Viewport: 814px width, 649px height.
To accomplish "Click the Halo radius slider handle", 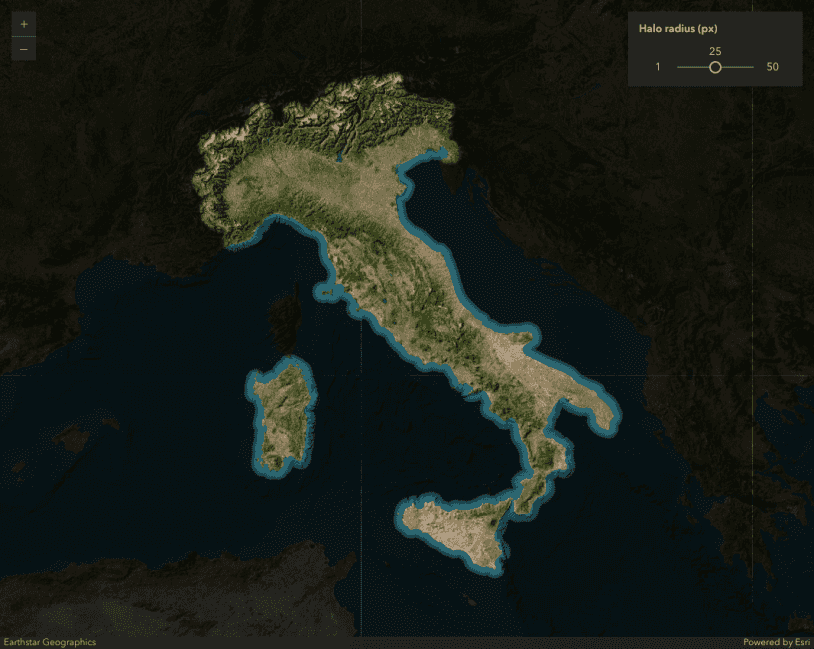I will 715,67.
